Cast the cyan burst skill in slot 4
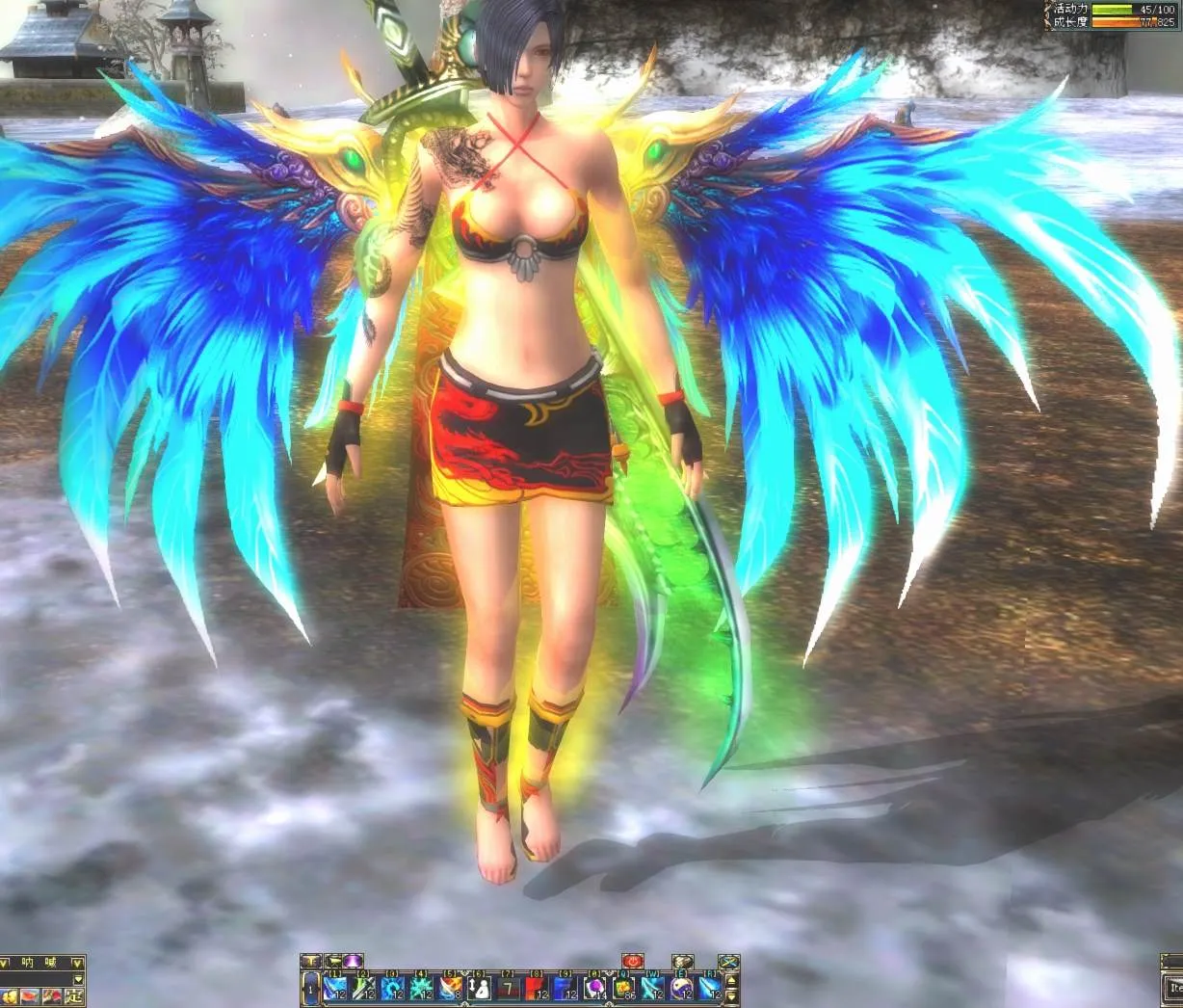The height and width of the screenshot is (1008, 1183). [x=421, y=989]
